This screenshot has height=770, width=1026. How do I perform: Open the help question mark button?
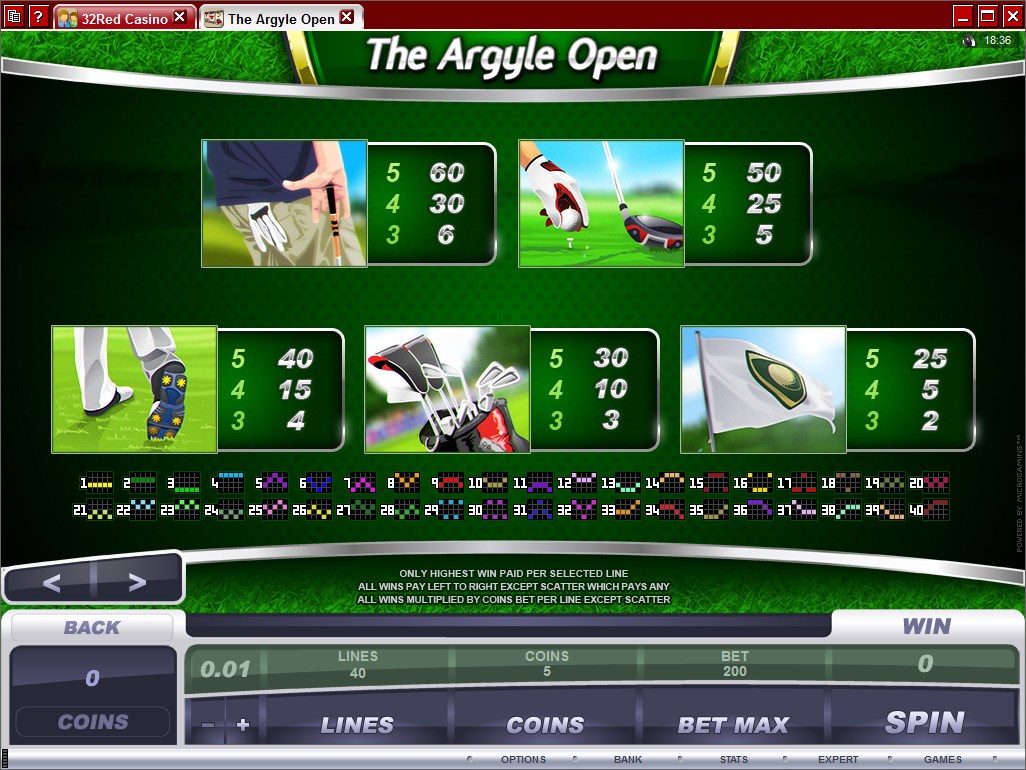coord(38,16)
